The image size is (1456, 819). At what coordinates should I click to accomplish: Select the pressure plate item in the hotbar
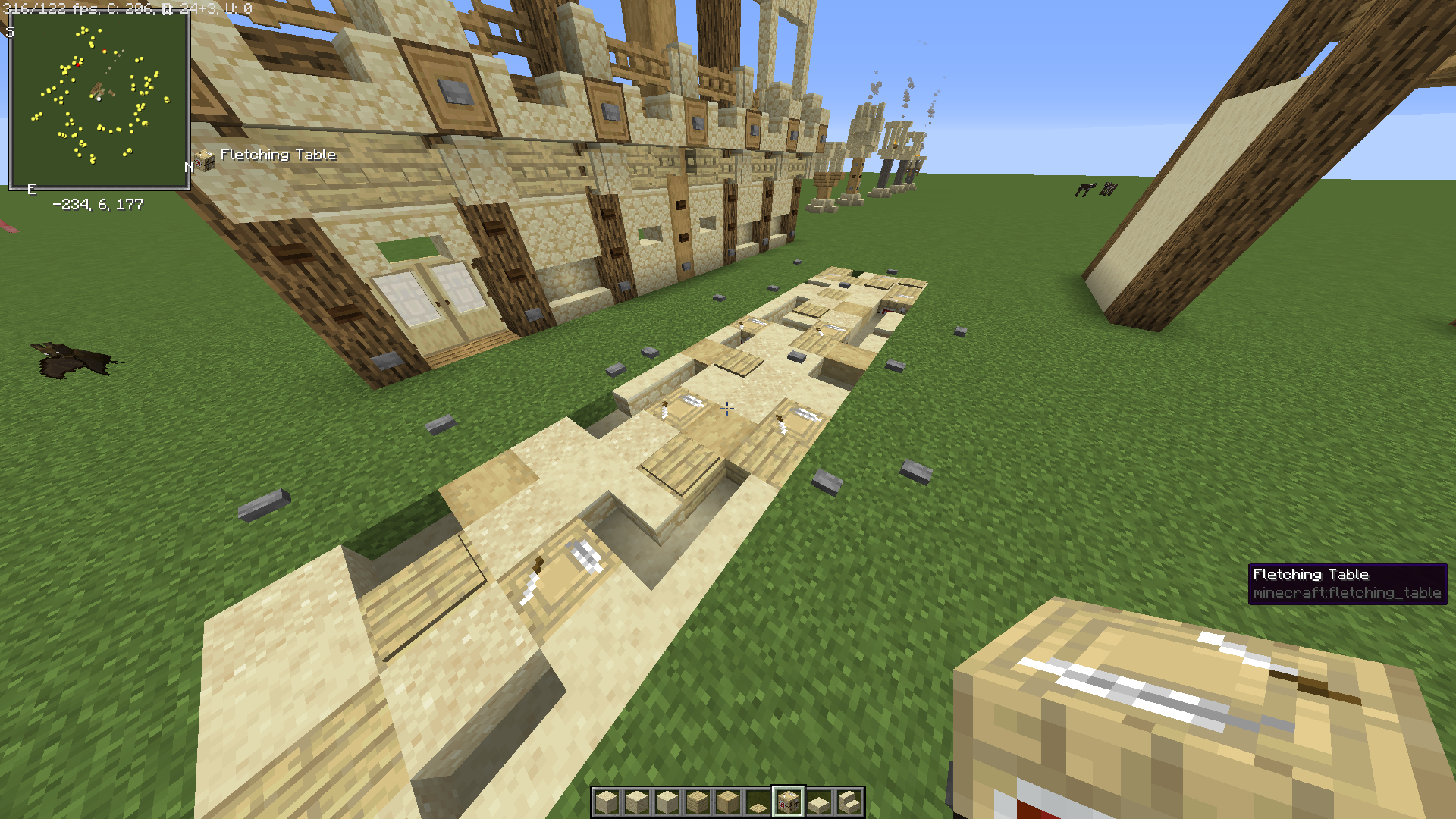[758, 805]
